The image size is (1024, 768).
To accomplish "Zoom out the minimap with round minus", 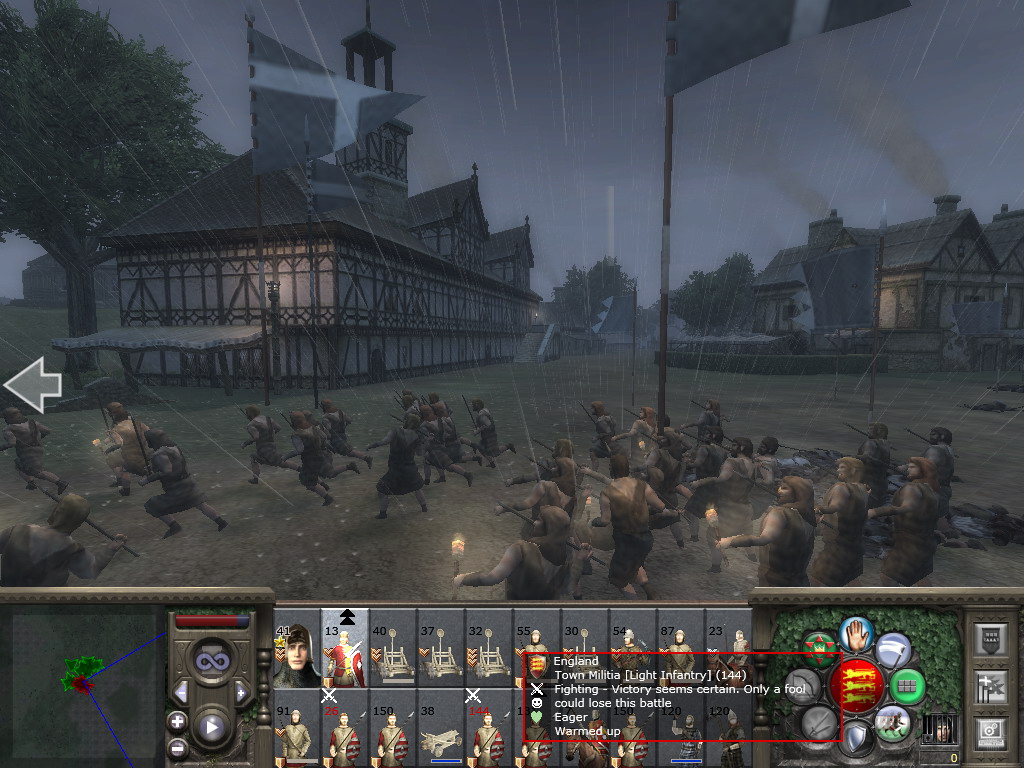I will point(177,747).
